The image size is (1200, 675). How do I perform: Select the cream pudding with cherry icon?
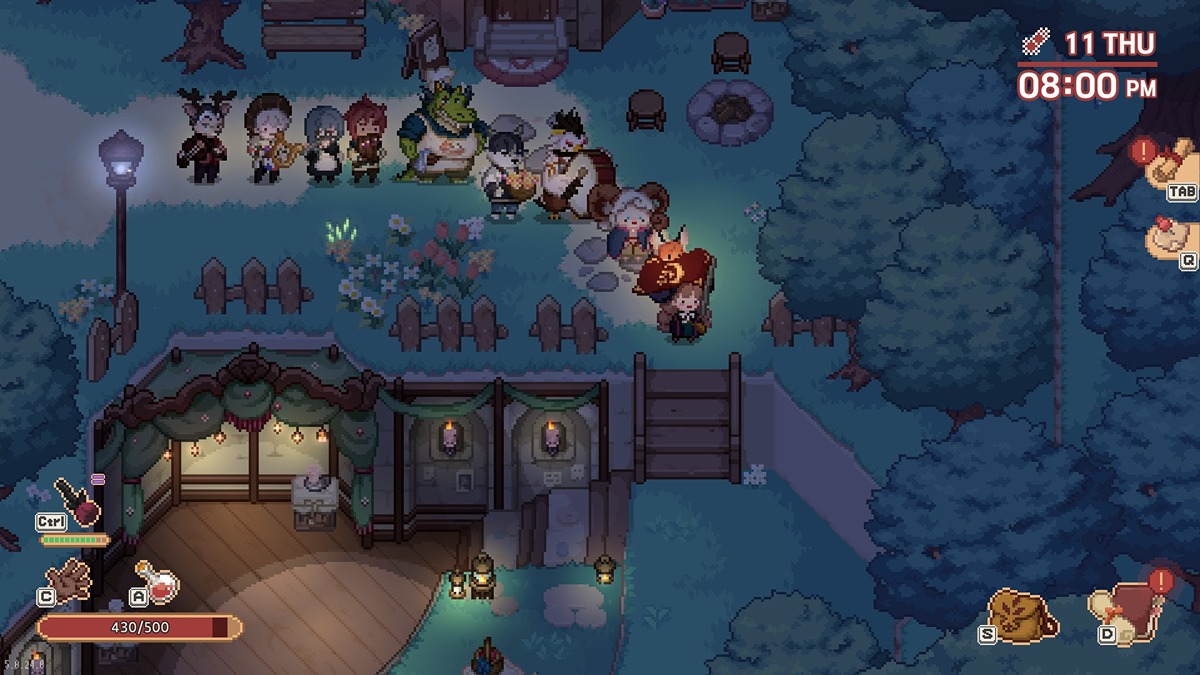1170,238
